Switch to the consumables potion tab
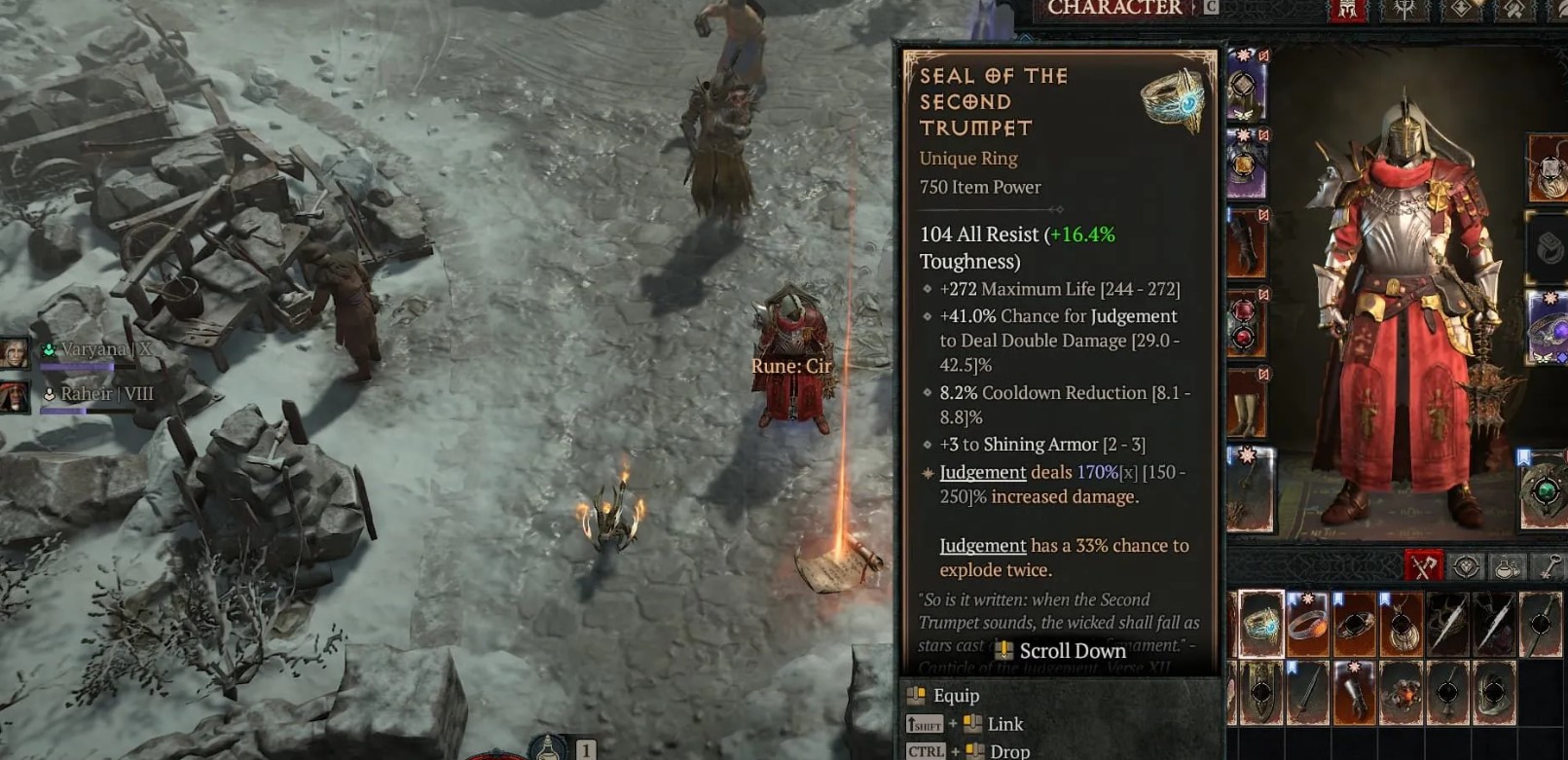This screenshot has width=1568, height=760. (x=1508, y=566)
